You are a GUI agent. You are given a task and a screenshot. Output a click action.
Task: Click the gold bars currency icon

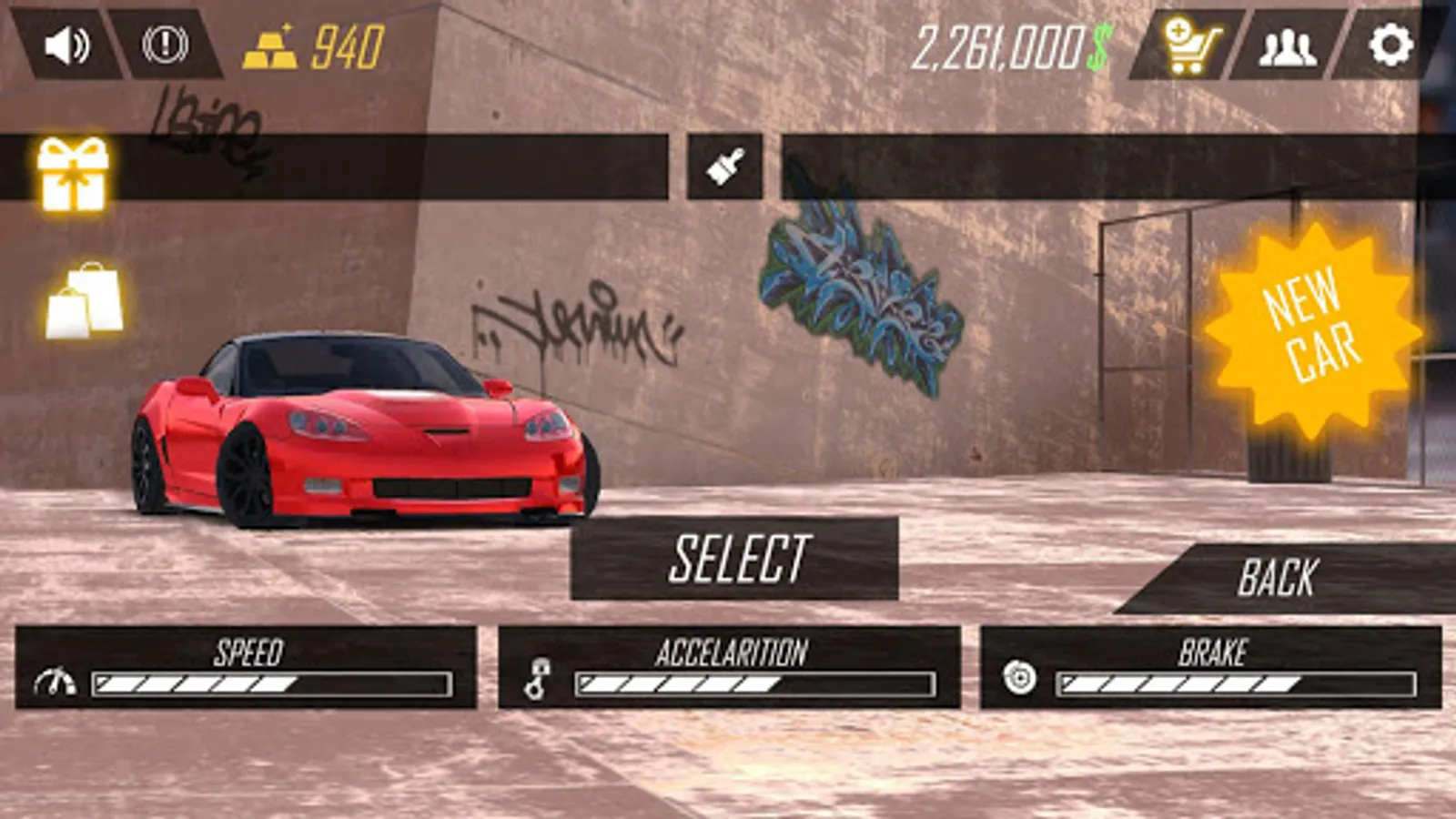[x=269, y=49]
